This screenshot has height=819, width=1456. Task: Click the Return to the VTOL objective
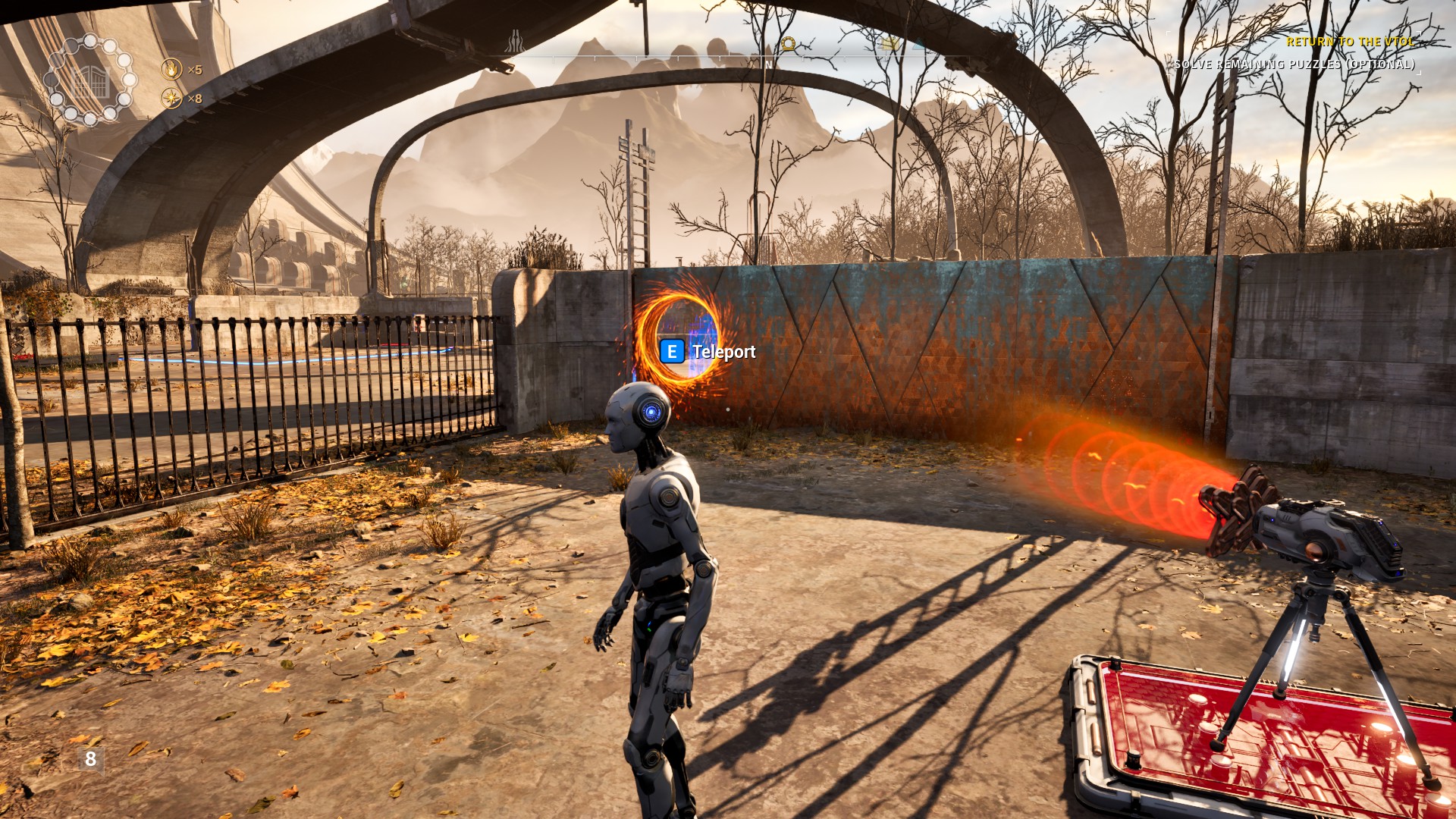[1350, 42]
